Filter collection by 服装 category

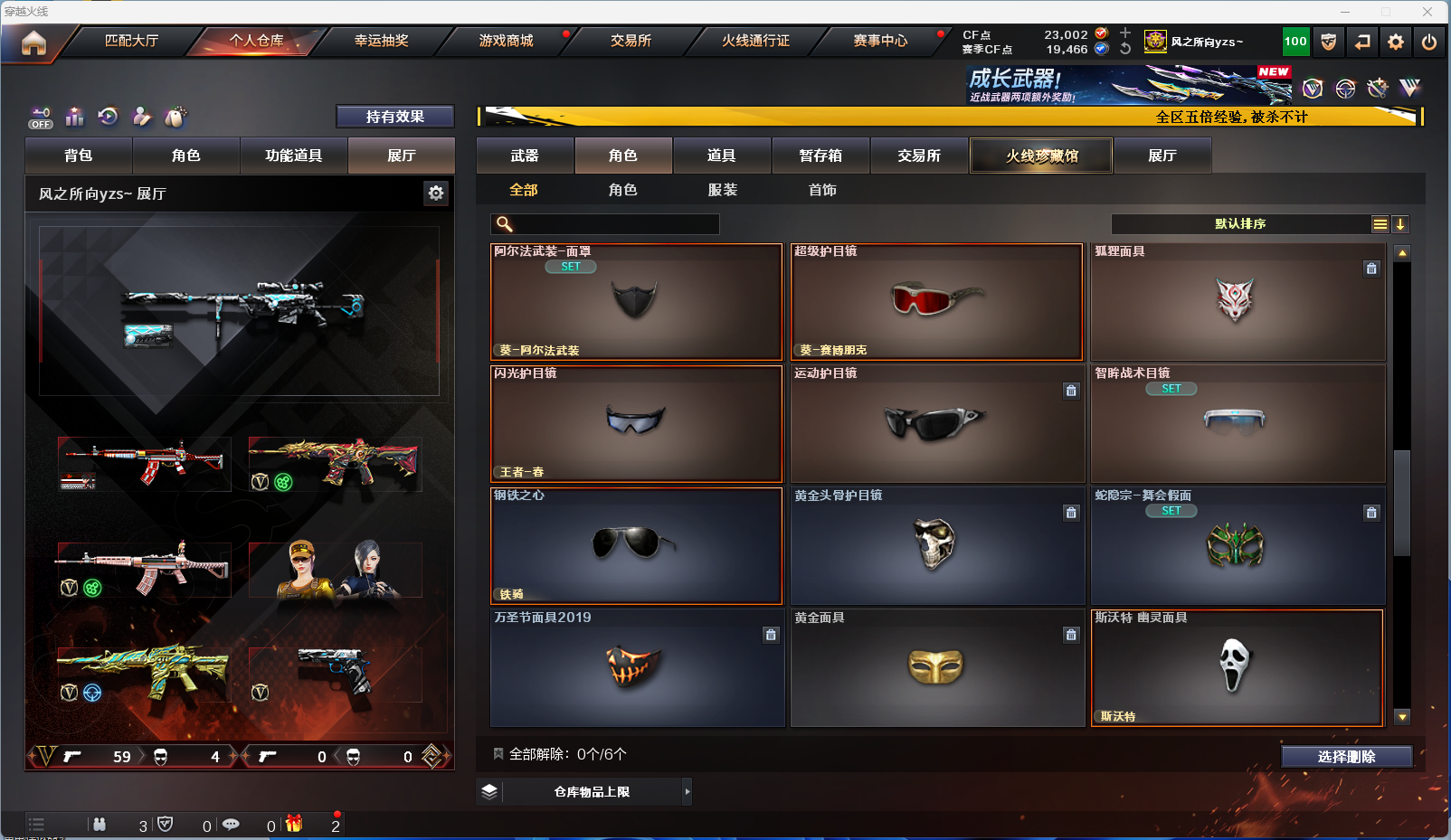(722, 190)
